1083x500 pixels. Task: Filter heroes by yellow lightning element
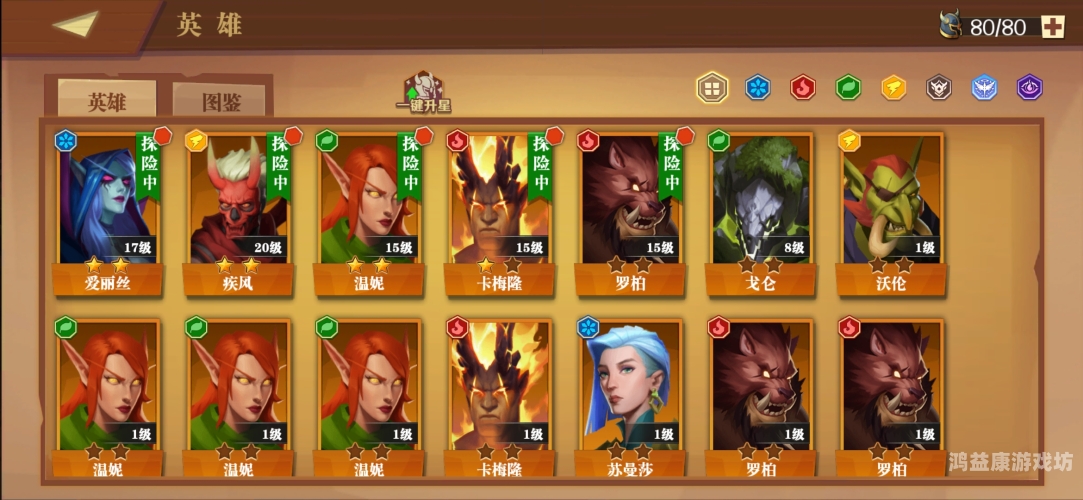click(x=893, y=88)
